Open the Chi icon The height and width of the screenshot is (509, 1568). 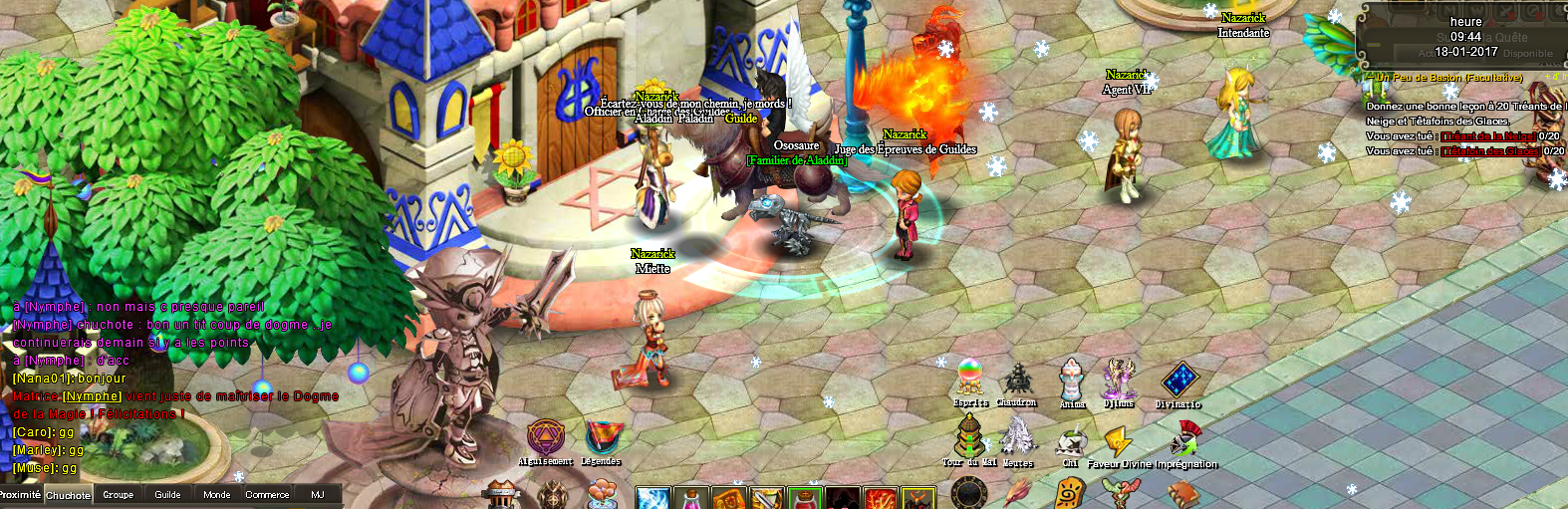click(x=1071, y=441)
